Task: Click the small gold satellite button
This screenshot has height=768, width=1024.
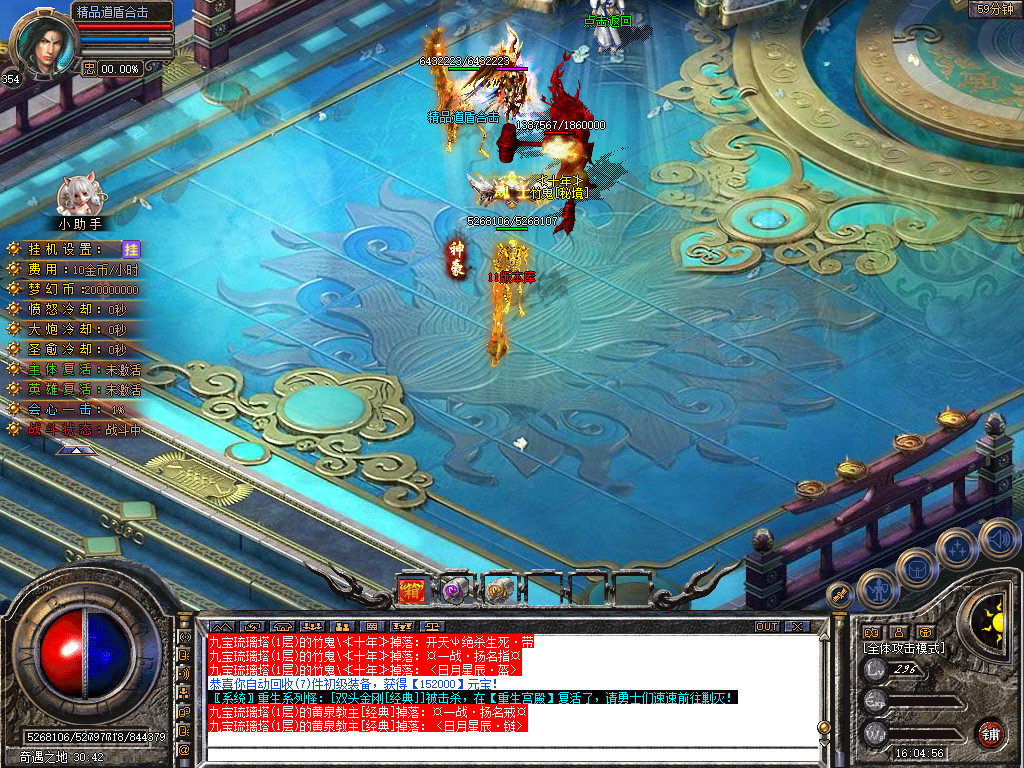Action: tap(840, 595)
